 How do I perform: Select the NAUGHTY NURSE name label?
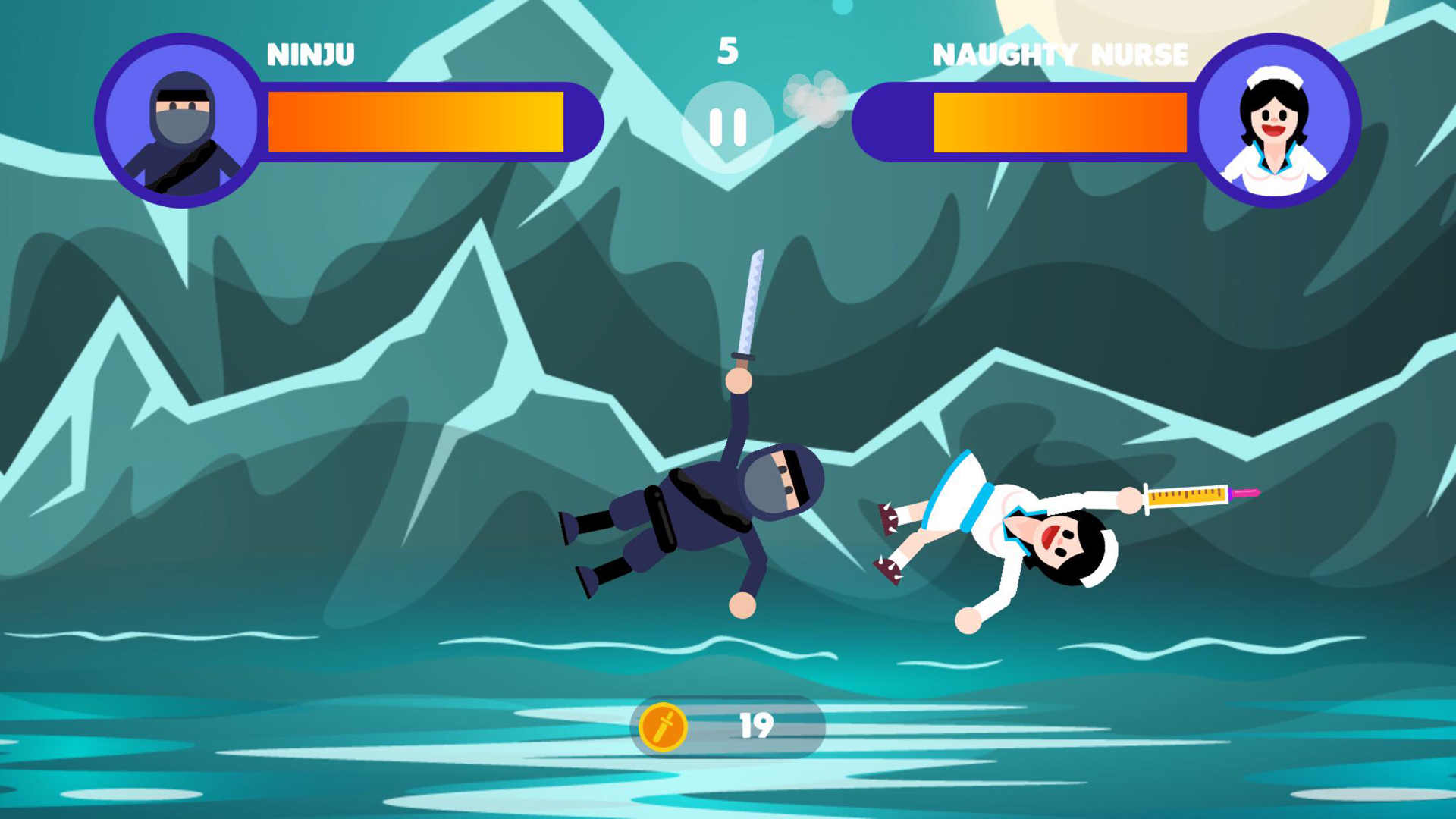tap(1061, 55)
